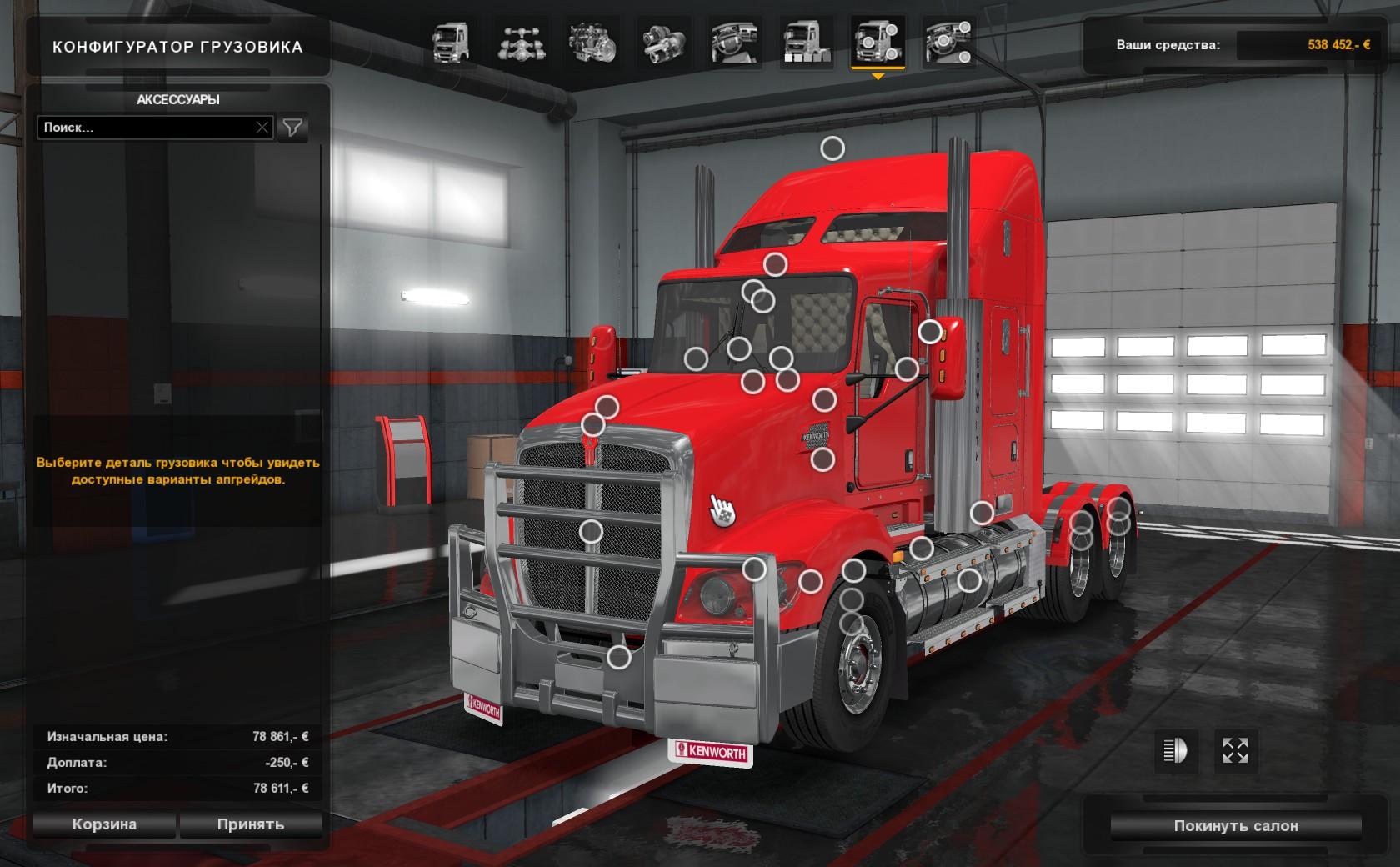The image size is (1400, 867).
Task: Confirm changes with Принять
Action: coord(251,824)
